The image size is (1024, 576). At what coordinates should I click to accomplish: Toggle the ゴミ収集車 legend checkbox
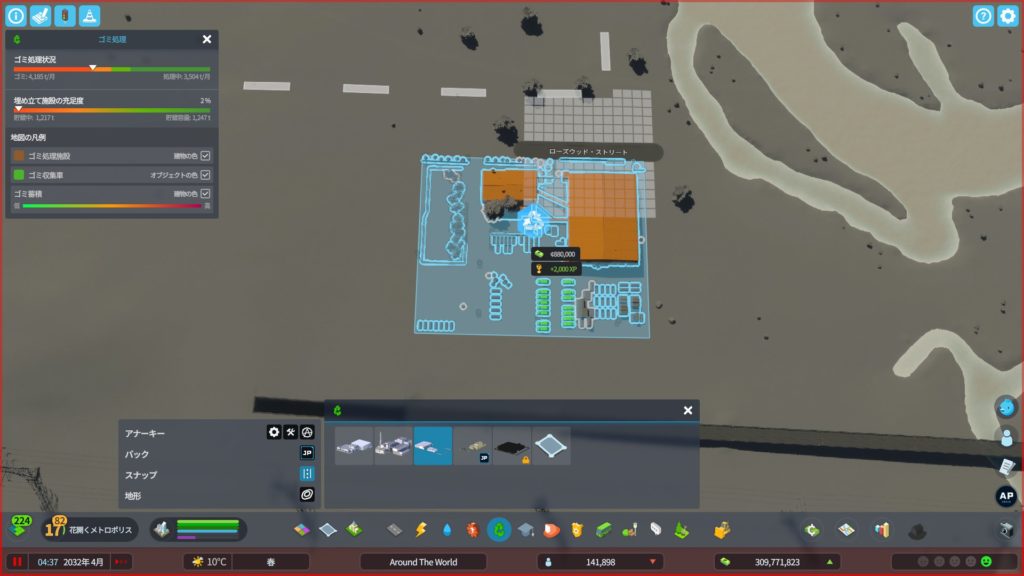tap(205, 175)
